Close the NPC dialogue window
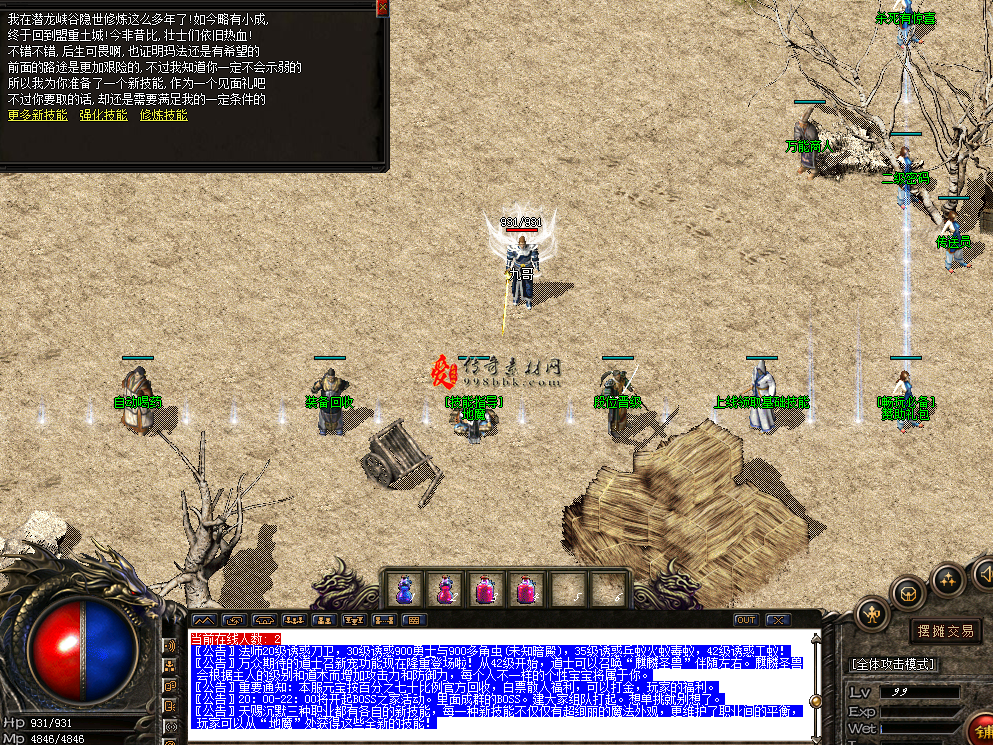The height and width of the screenshot is (745, 993). pyautogui.click(x=382, y=7)
